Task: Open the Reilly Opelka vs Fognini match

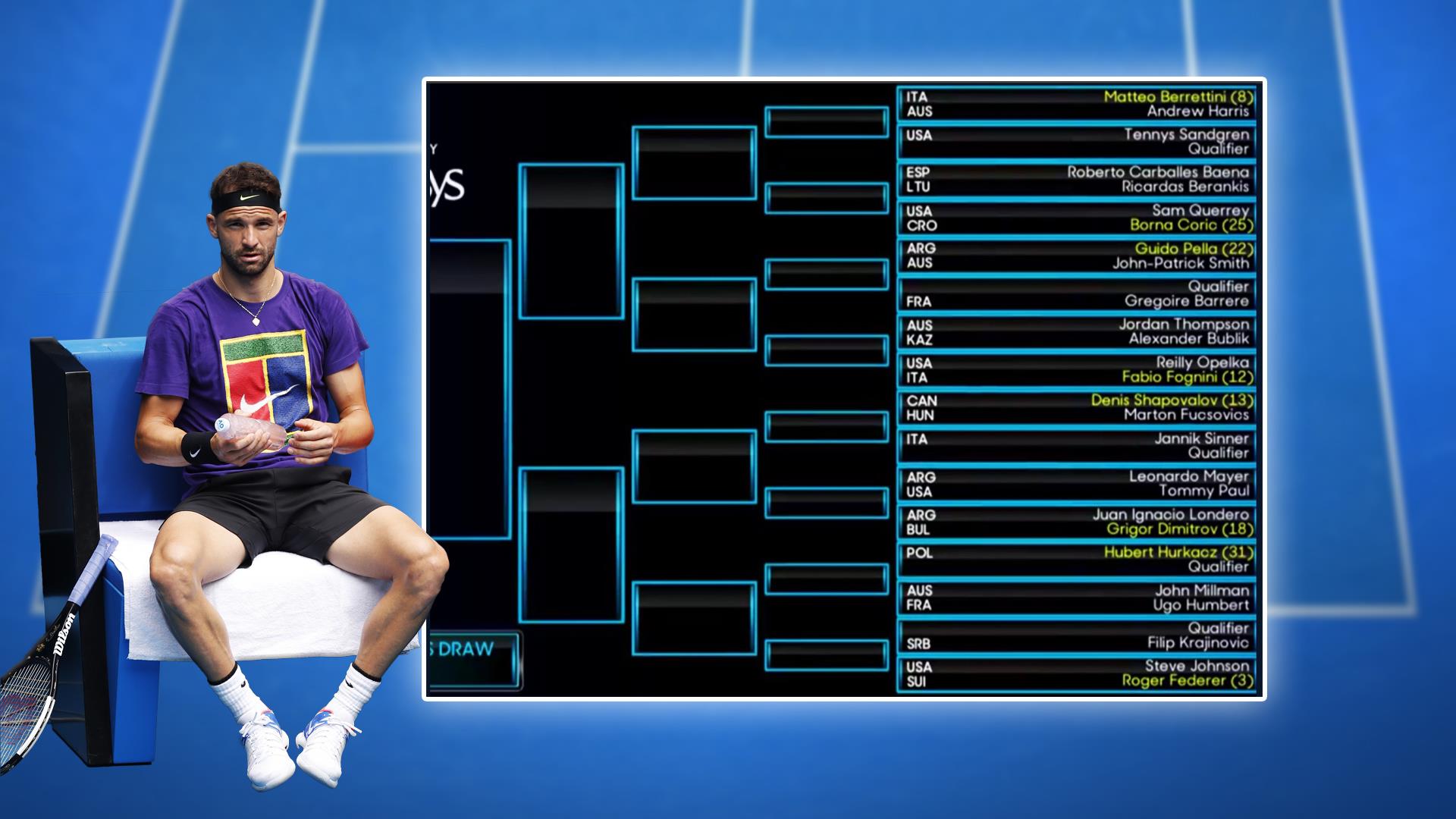Action: point(1076,370)
